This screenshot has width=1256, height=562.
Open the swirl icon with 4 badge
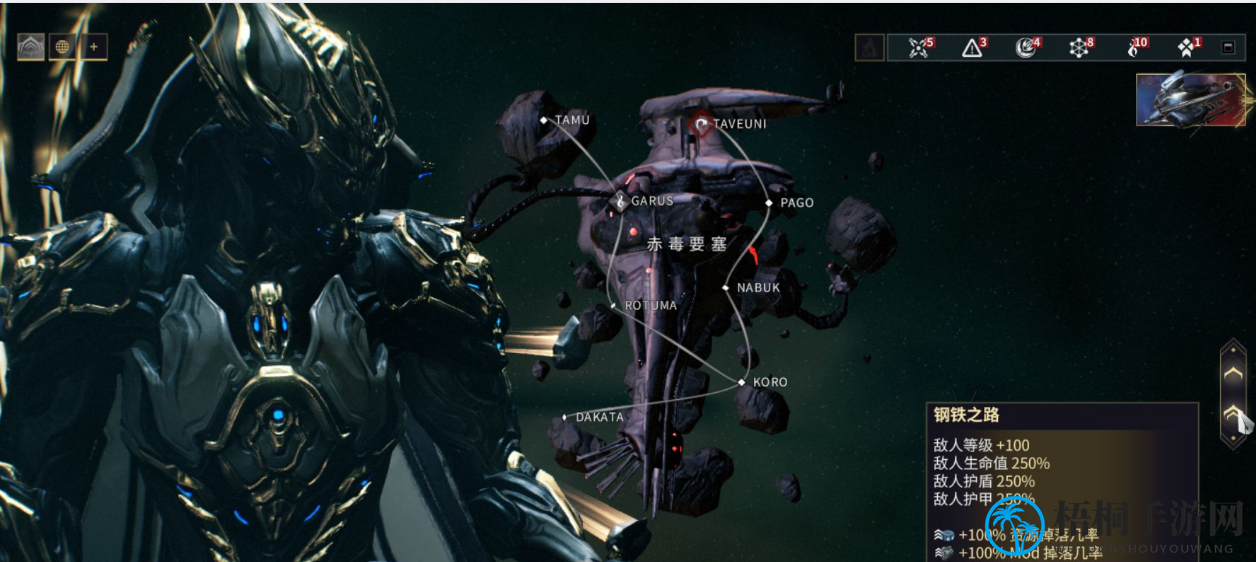point(1026,47)
